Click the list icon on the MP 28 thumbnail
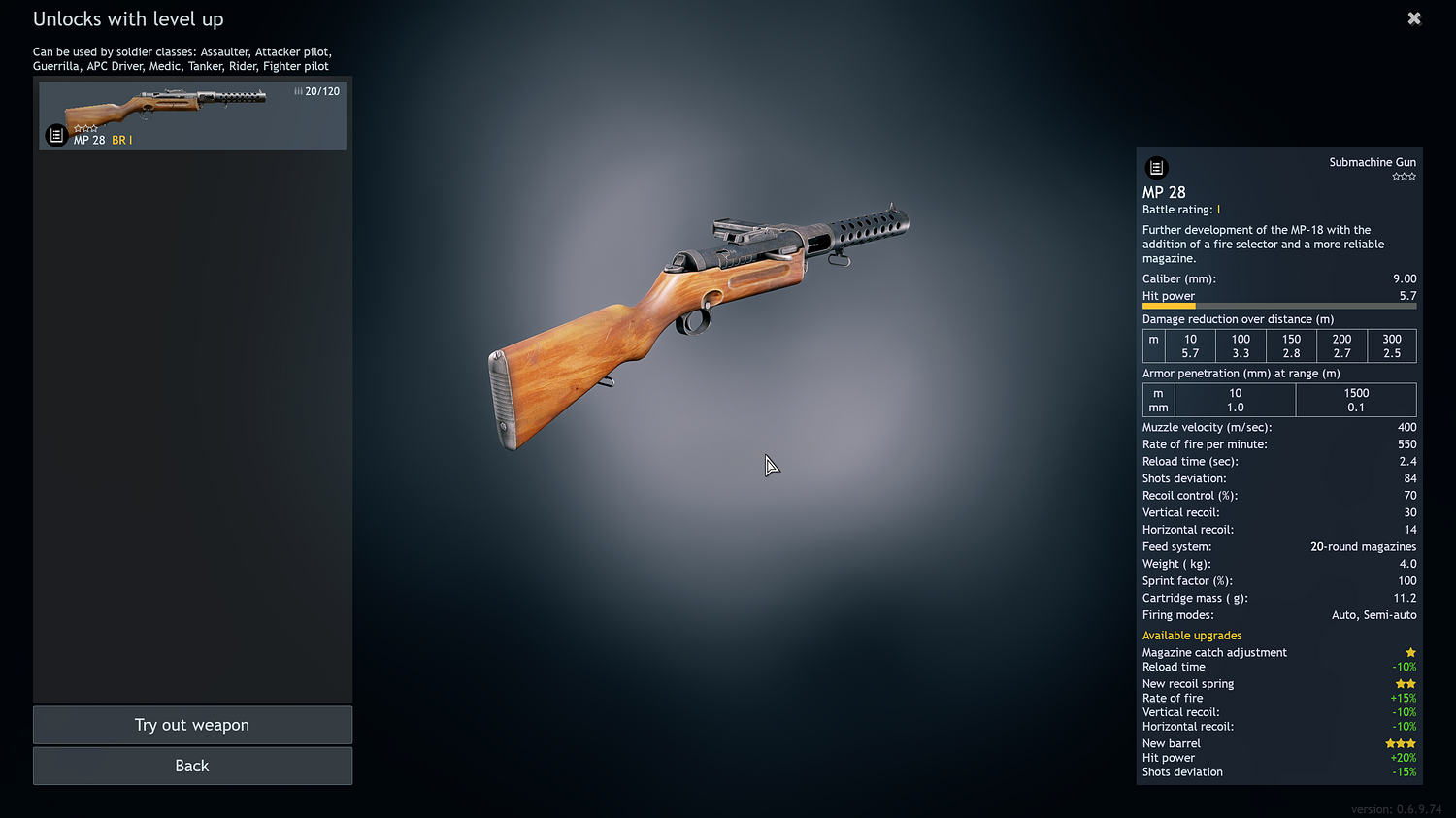The height and width of the screenshot is (818, 1456). tap(55, 135)
